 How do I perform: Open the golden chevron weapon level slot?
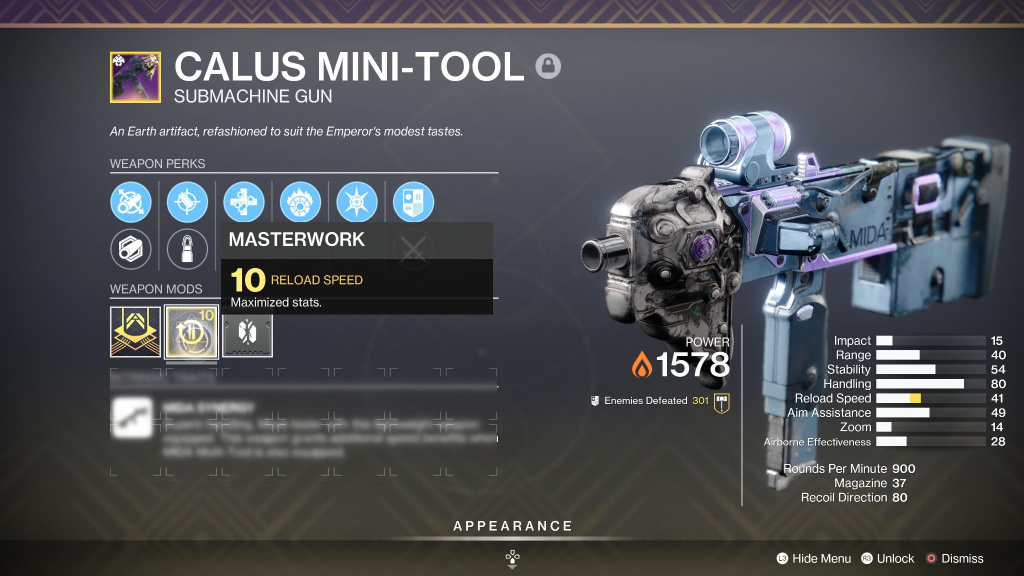(135, 332)
